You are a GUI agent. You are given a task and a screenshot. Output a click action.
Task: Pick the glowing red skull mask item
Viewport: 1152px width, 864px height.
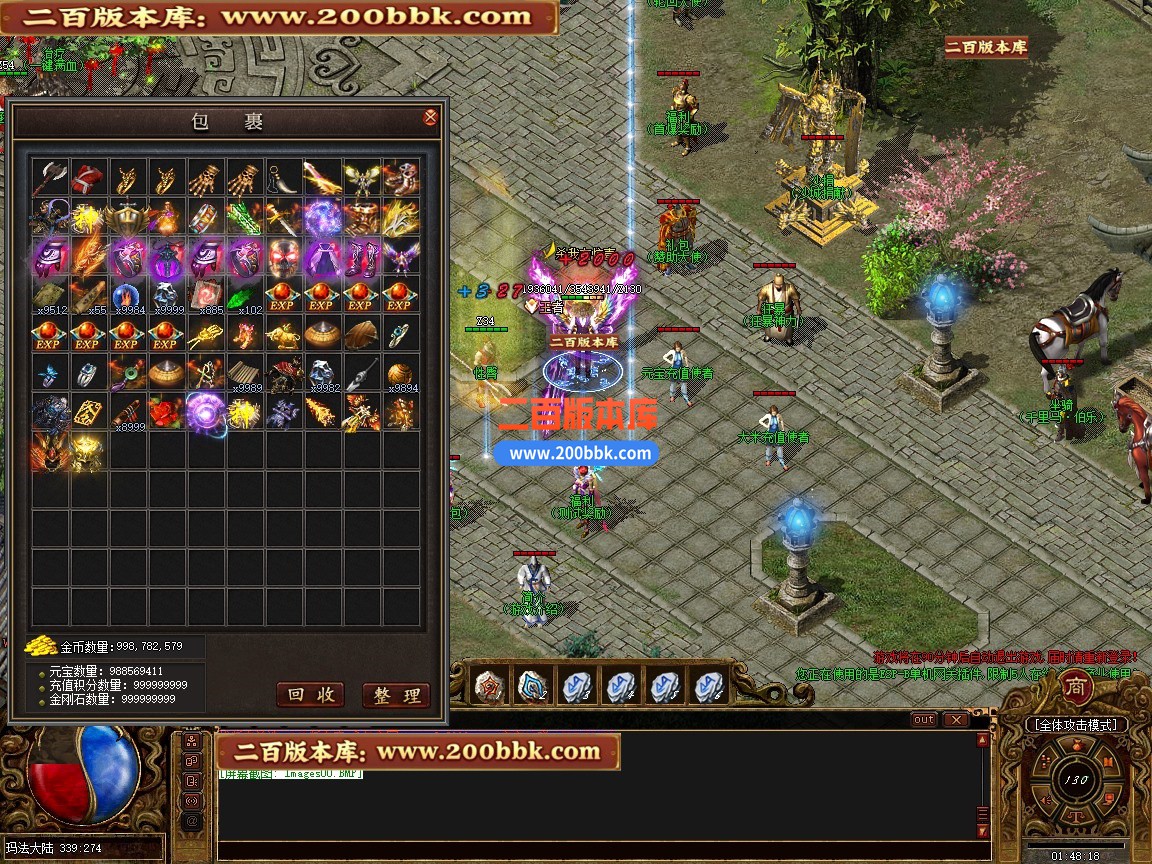click(283, 257)
